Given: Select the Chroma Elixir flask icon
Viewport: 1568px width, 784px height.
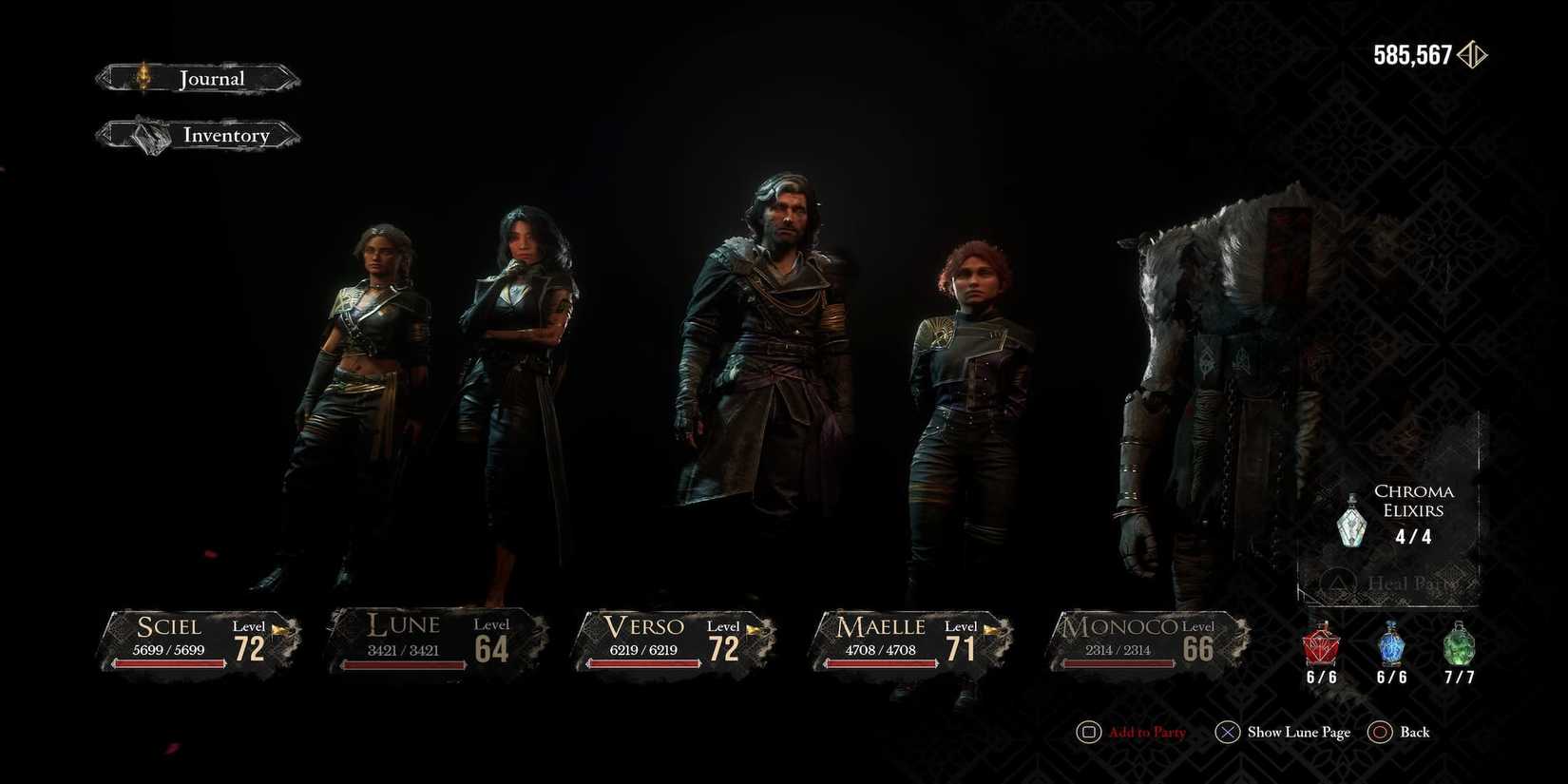Looking at the screenshot, I should 1350,523.
